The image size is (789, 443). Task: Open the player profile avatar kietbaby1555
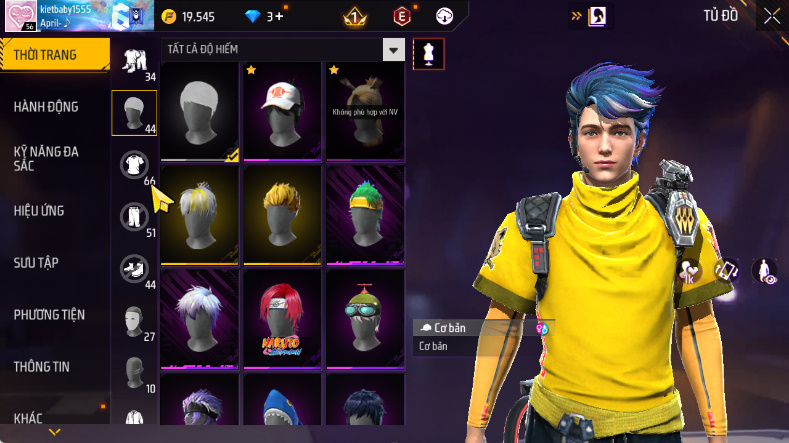[19, 17]
